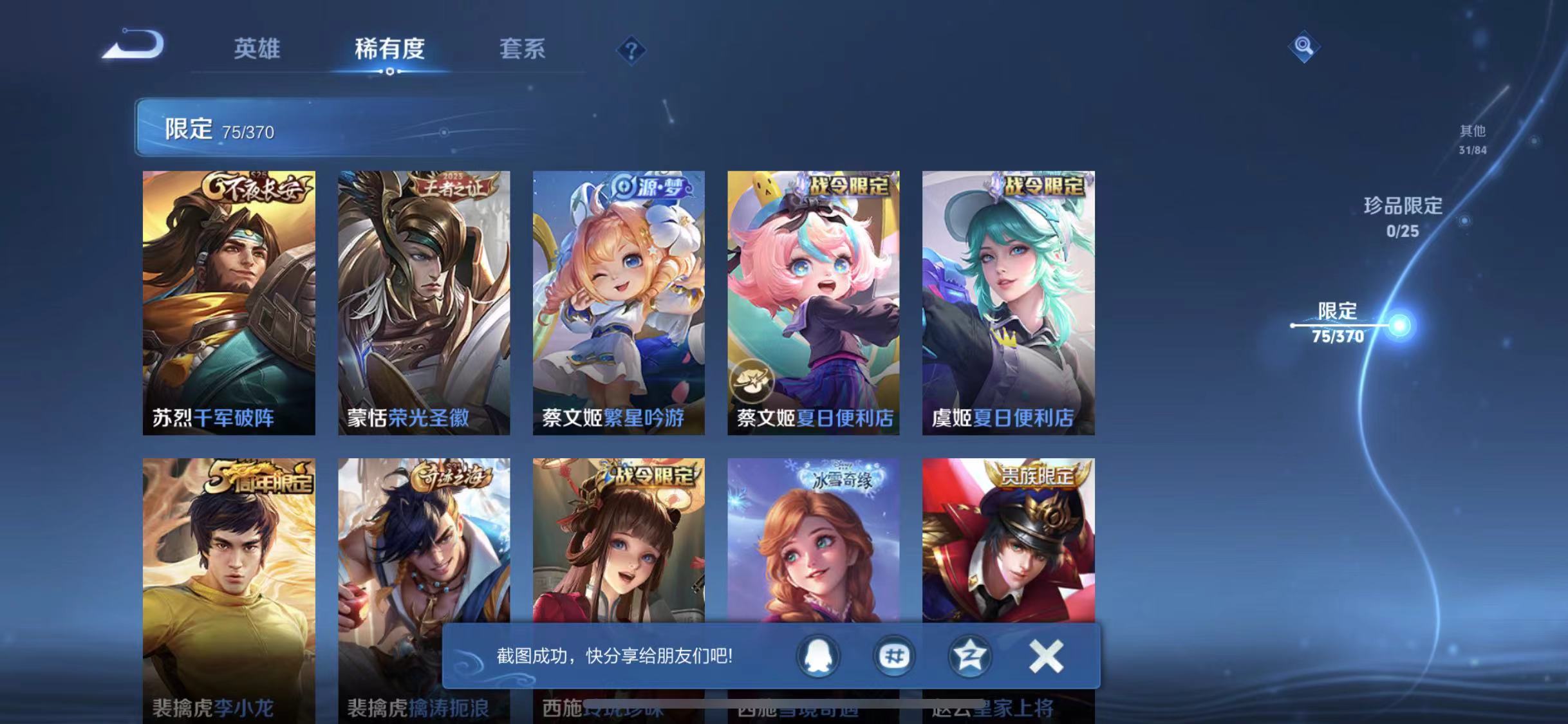Viewport: 1568px width, 724px height.
Task: Select the 蔡文姬繁星吟游 skin
Action: click(618, 302)
